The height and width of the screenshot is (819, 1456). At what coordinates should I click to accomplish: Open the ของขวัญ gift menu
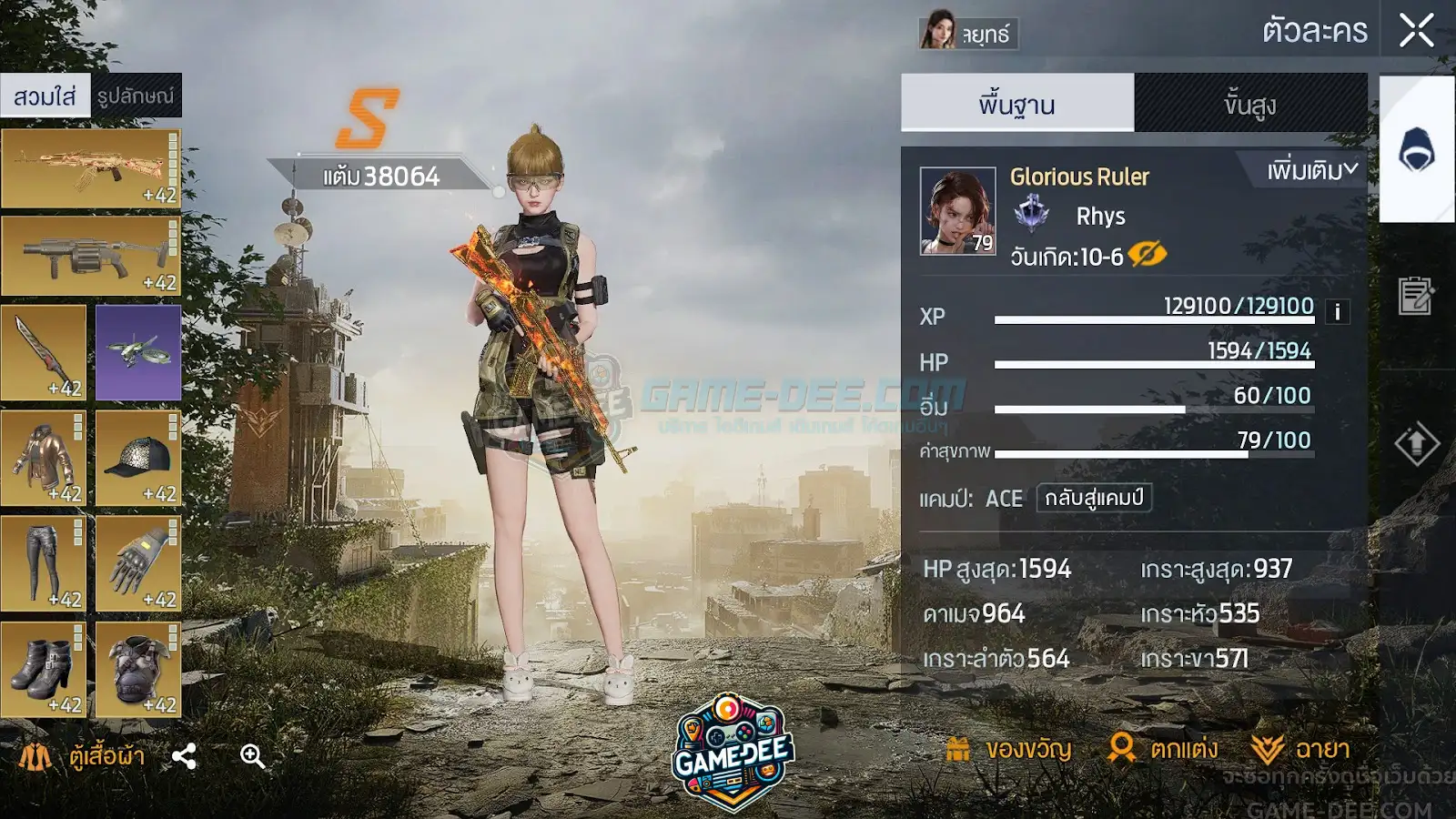click(1009, 749)
